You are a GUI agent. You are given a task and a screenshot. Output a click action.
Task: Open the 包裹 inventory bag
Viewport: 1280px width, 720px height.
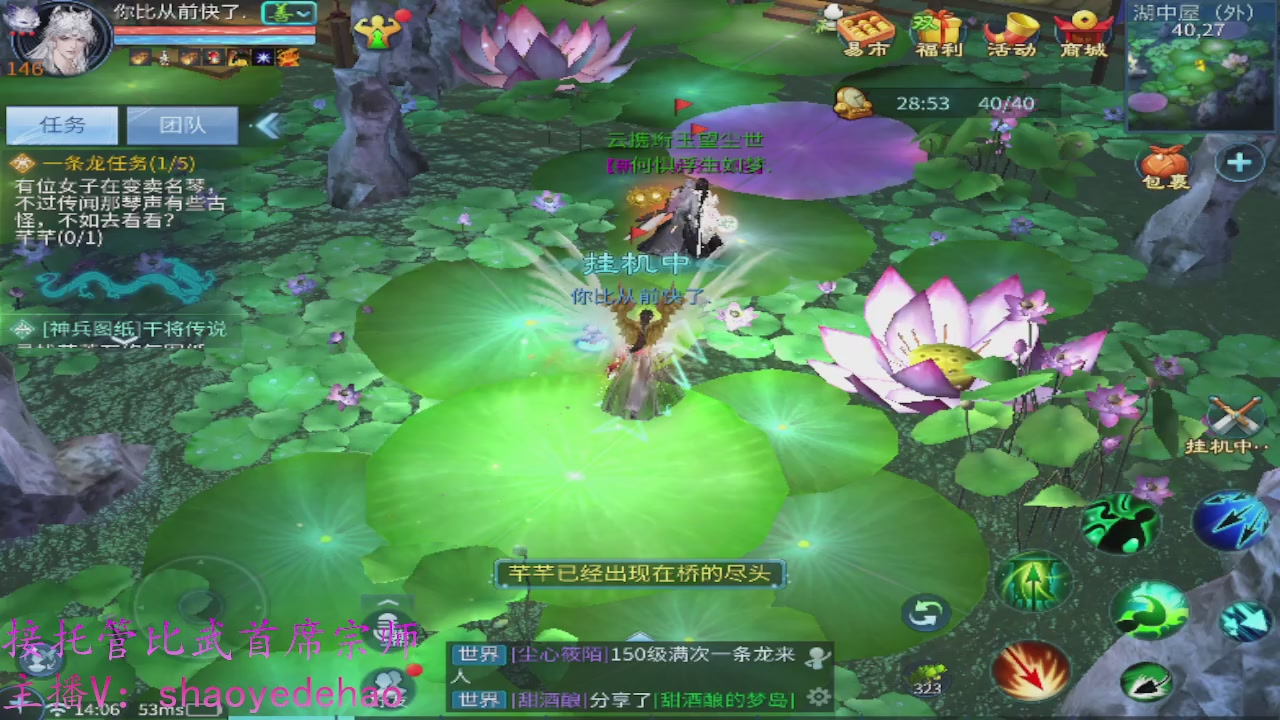[x=1163, y=163]
